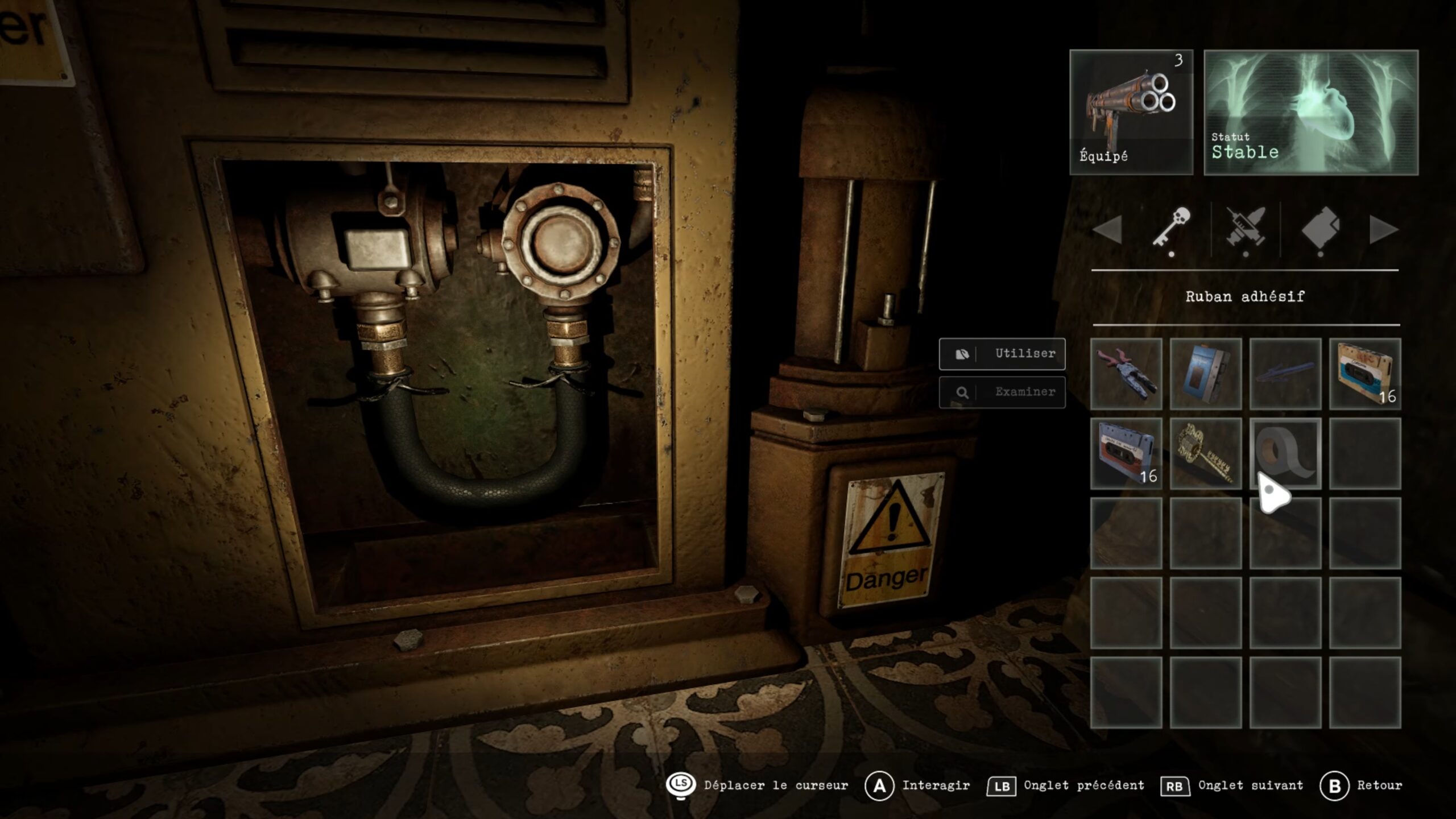Viewport: 1456px width, 819px height.
Task: Click the Utiliser button
Action: tap(1002, 354)
